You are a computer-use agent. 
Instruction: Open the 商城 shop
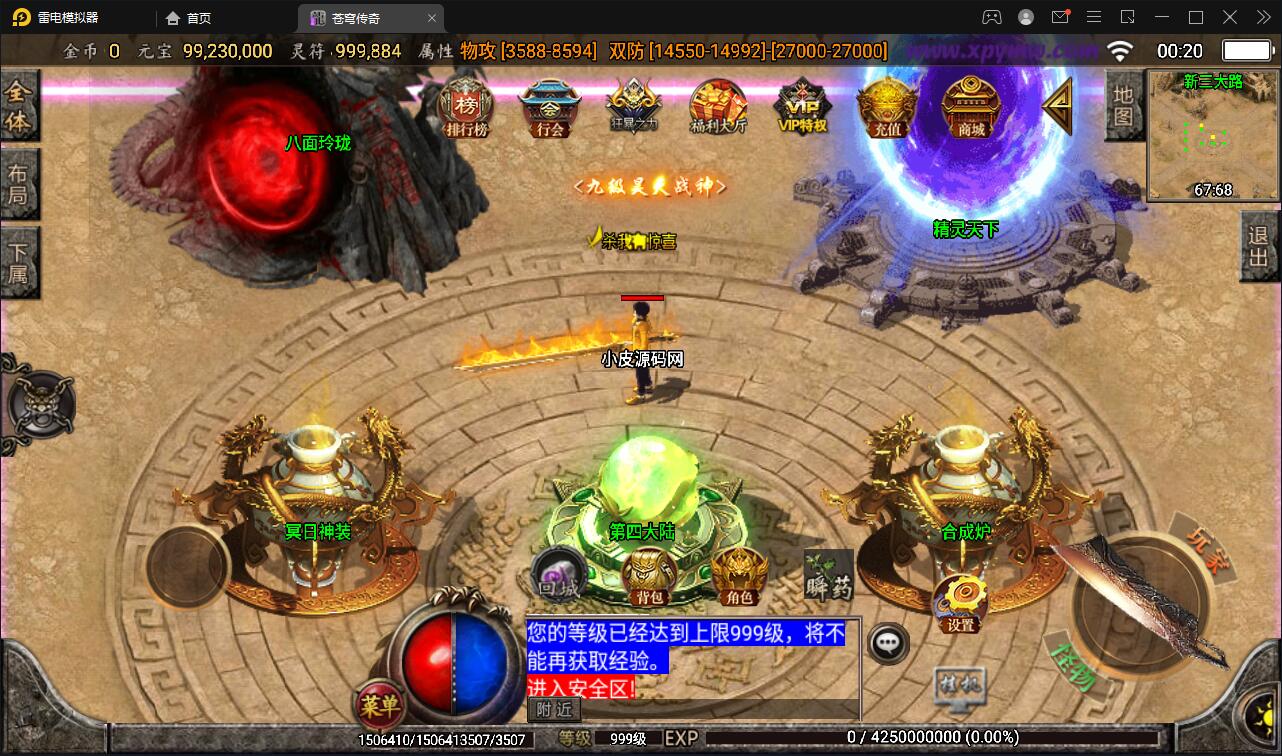971,108
